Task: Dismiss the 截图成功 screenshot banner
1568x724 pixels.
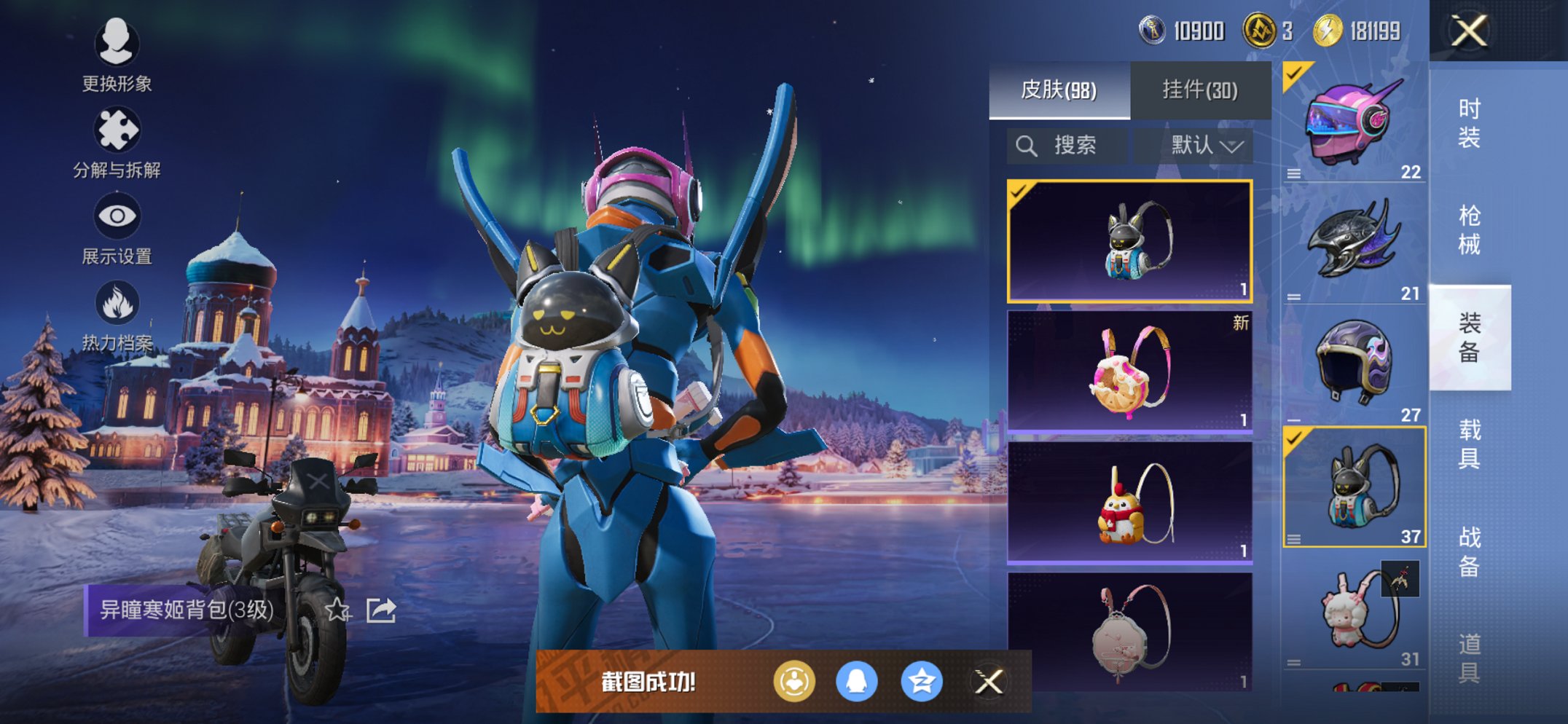Action: pos(989,682)
